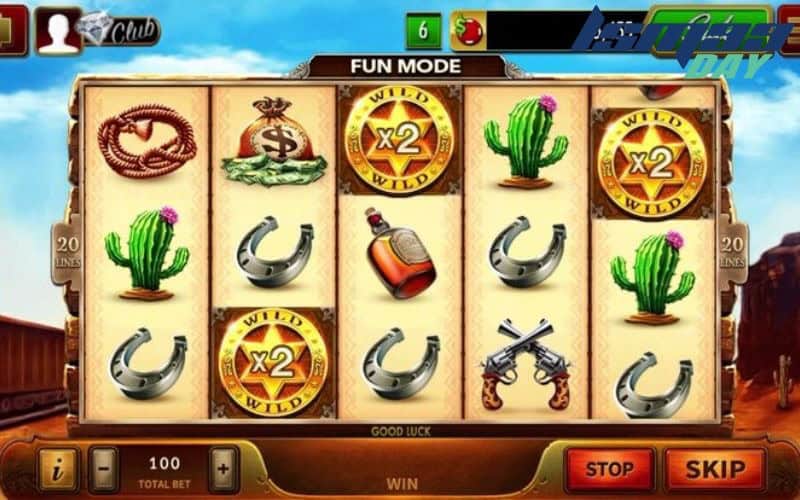Select the left 20 Lines tab

tap(67, 250)
